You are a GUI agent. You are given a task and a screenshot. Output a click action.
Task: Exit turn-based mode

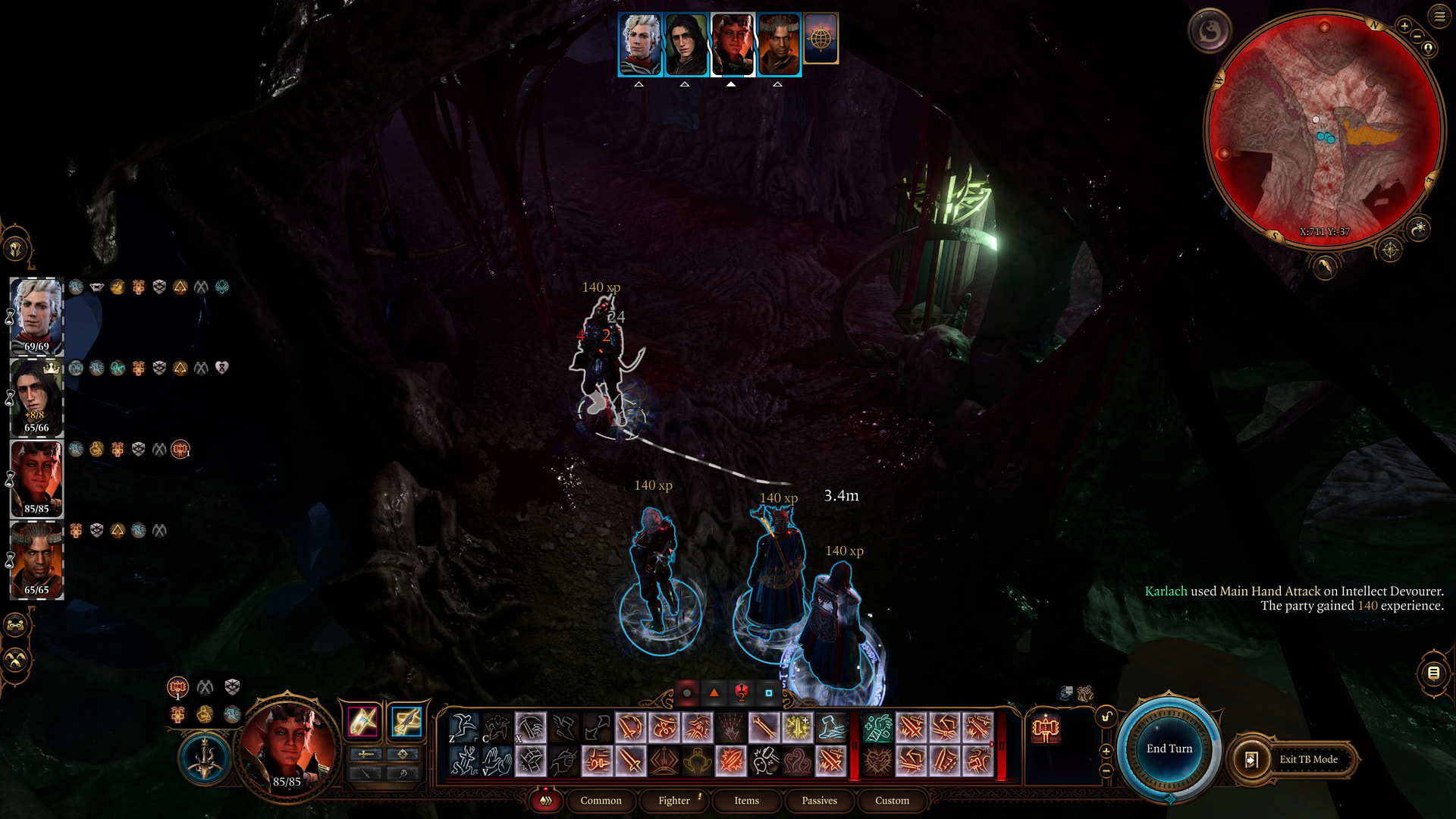1298,759
